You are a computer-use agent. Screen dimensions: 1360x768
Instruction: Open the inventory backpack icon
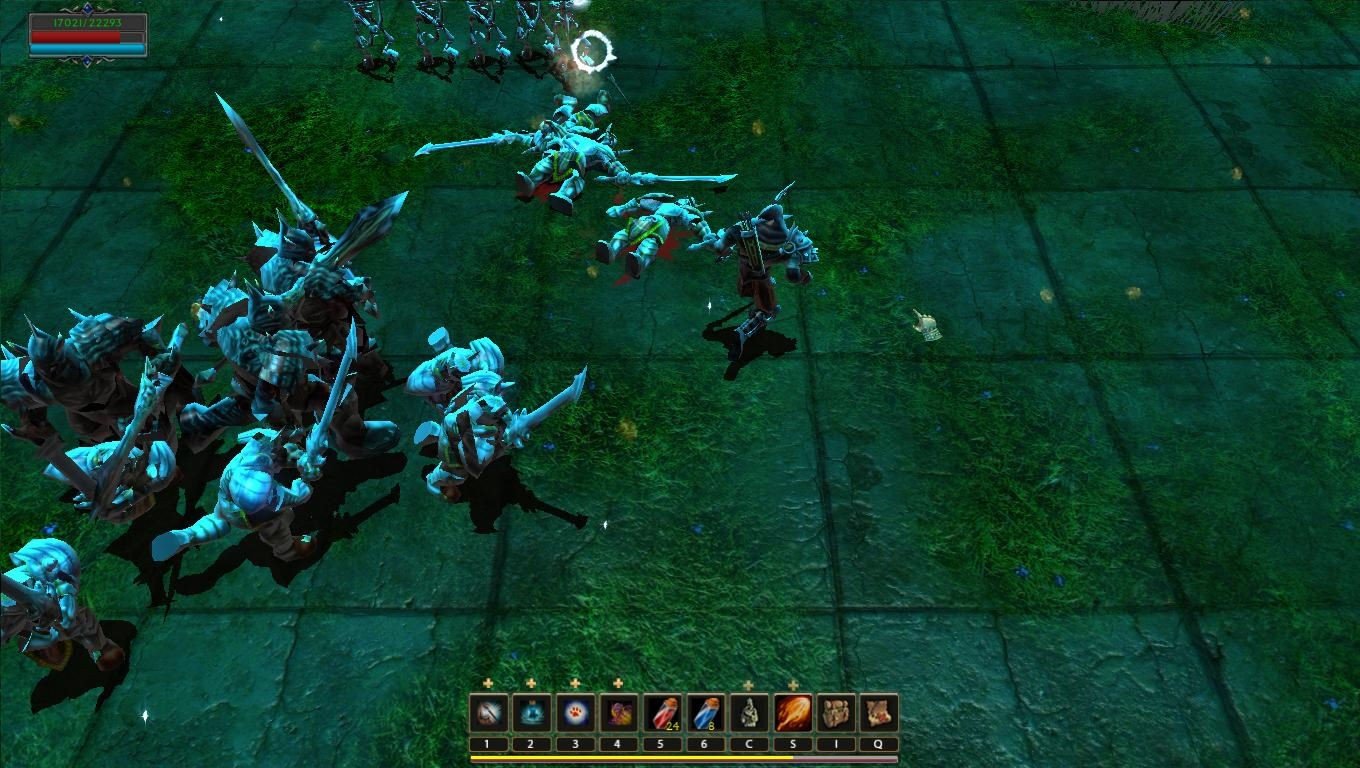[835, 711]
